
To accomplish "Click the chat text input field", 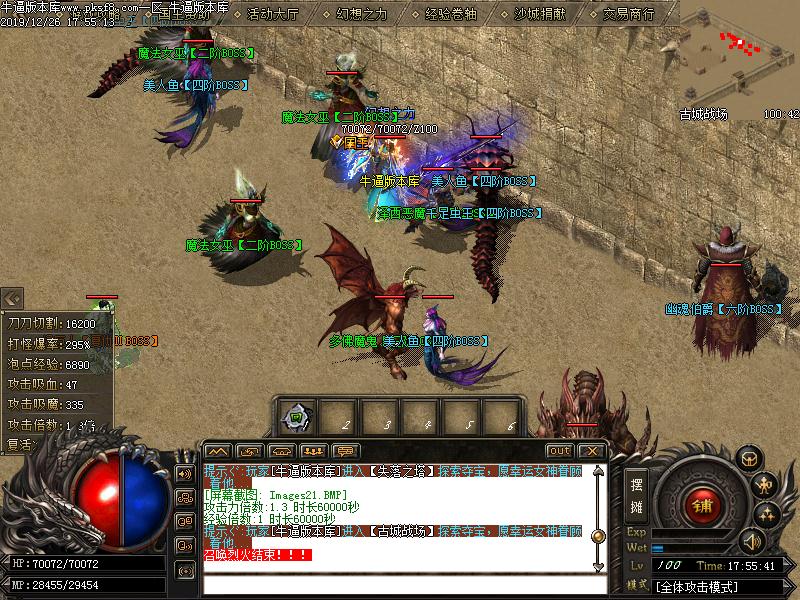I will point(400,584).
